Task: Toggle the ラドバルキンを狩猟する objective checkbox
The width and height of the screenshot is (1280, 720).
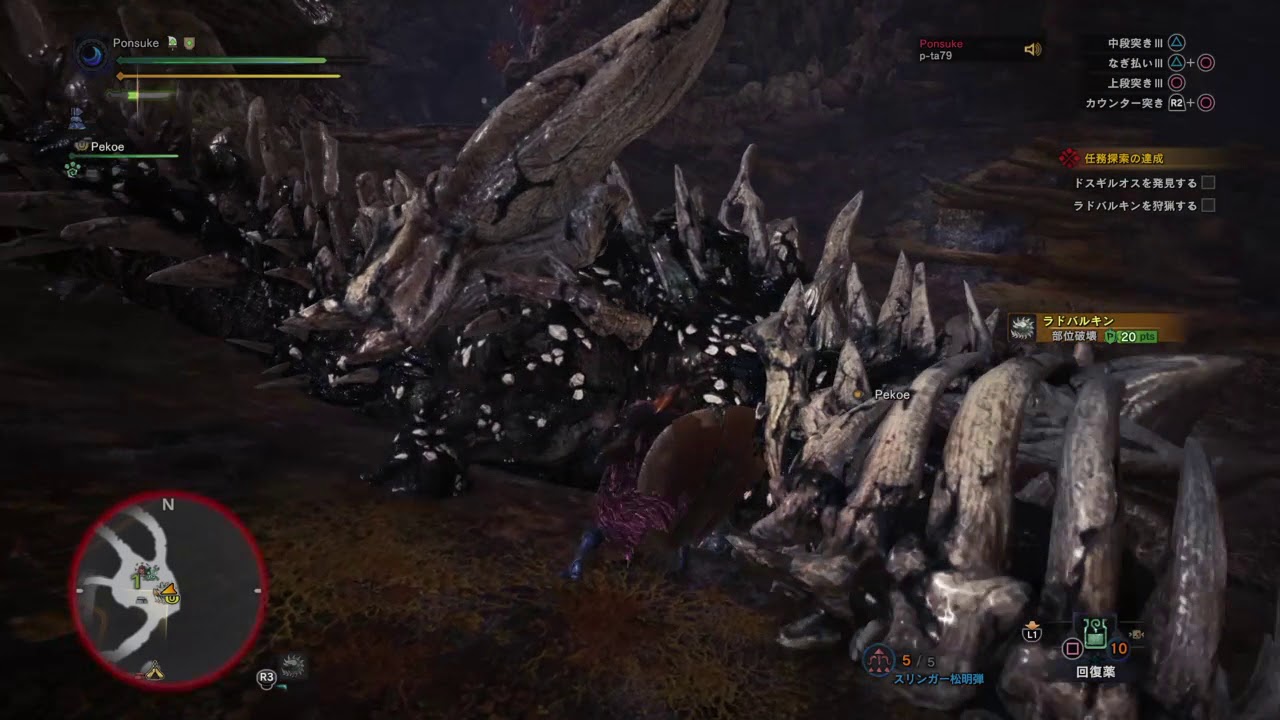Action: (1208, 205)
